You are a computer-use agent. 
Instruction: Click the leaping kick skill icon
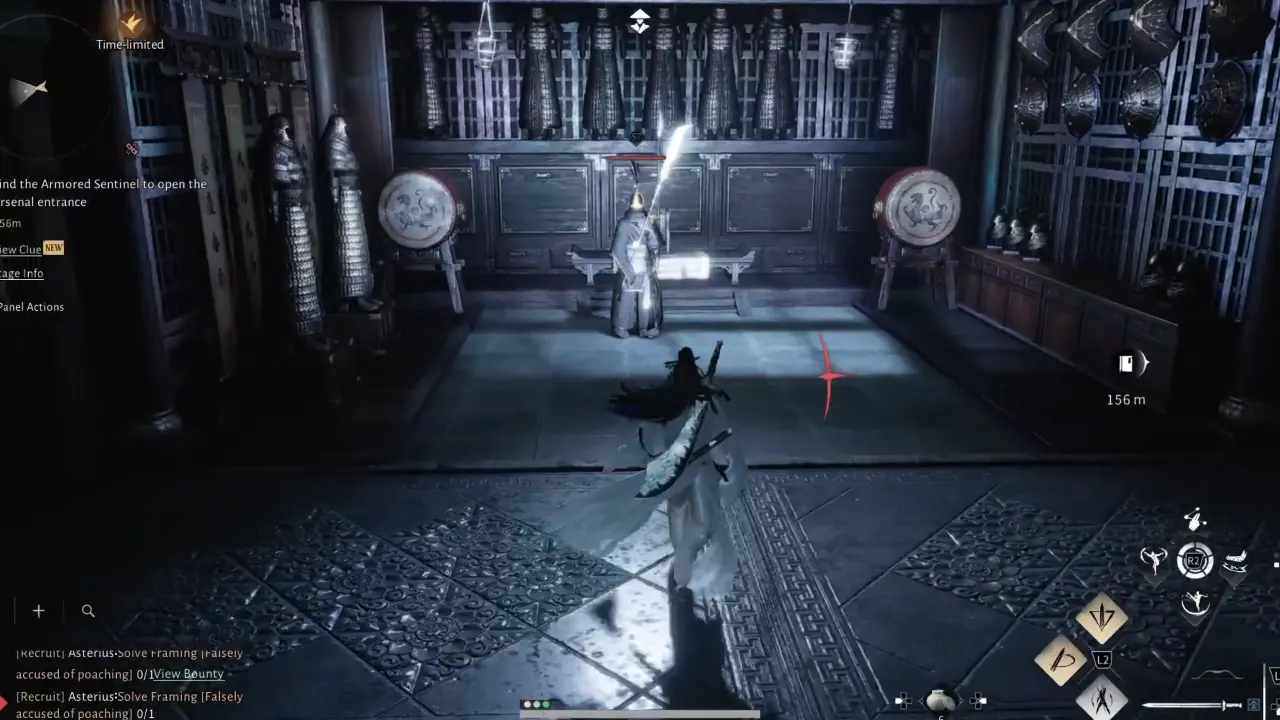coord(1194,602)
